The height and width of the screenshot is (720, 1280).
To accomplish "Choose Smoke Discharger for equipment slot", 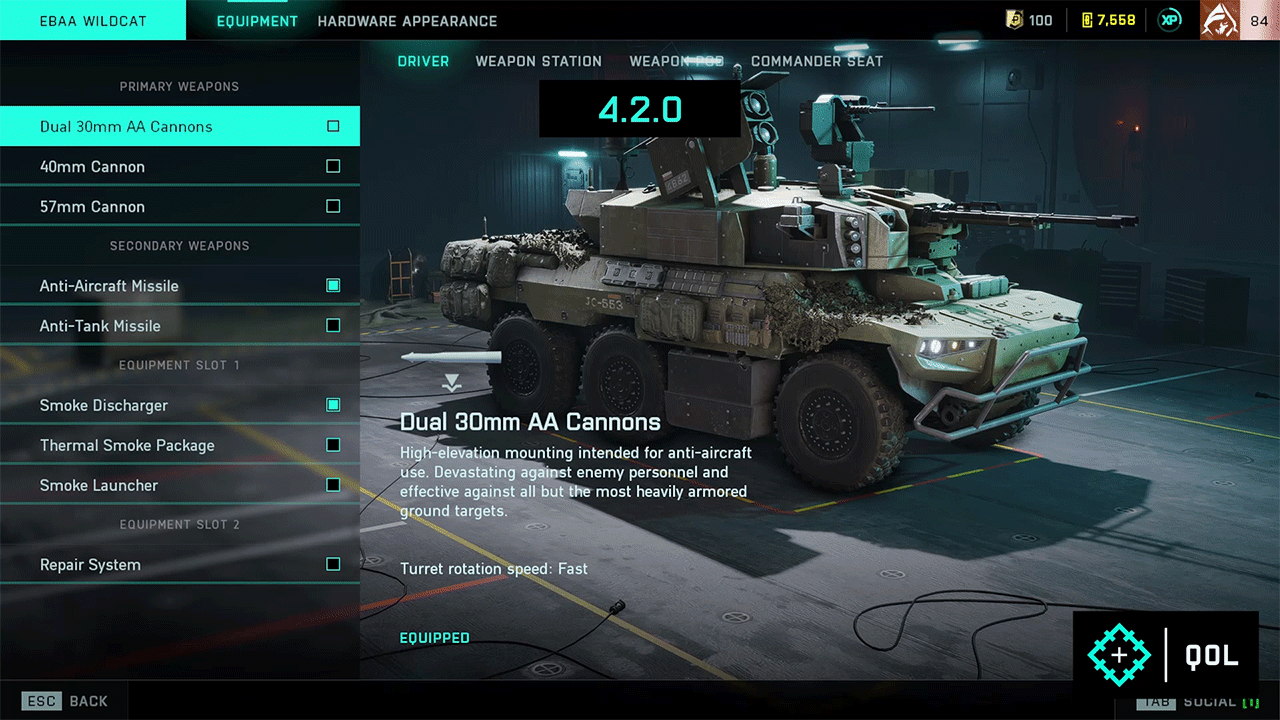I will tap(180, 405).
